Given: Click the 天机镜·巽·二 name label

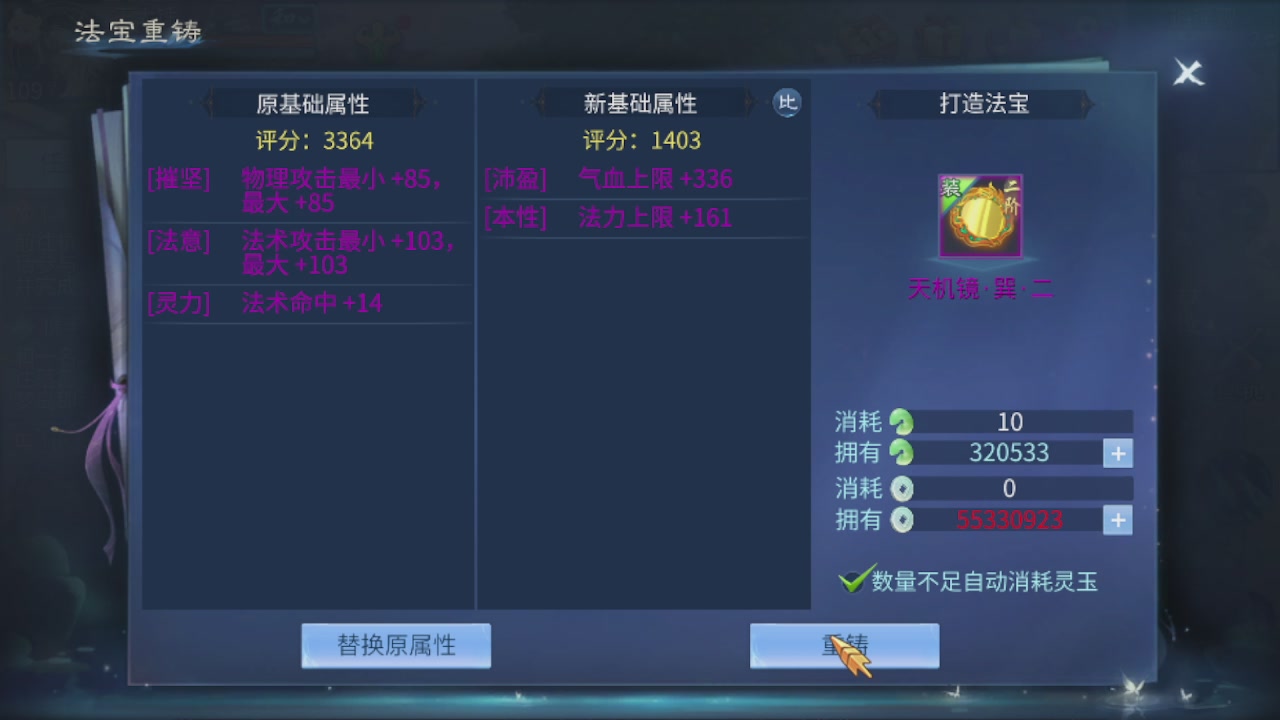Looking at the screenshot, I should tap(979, 291).
